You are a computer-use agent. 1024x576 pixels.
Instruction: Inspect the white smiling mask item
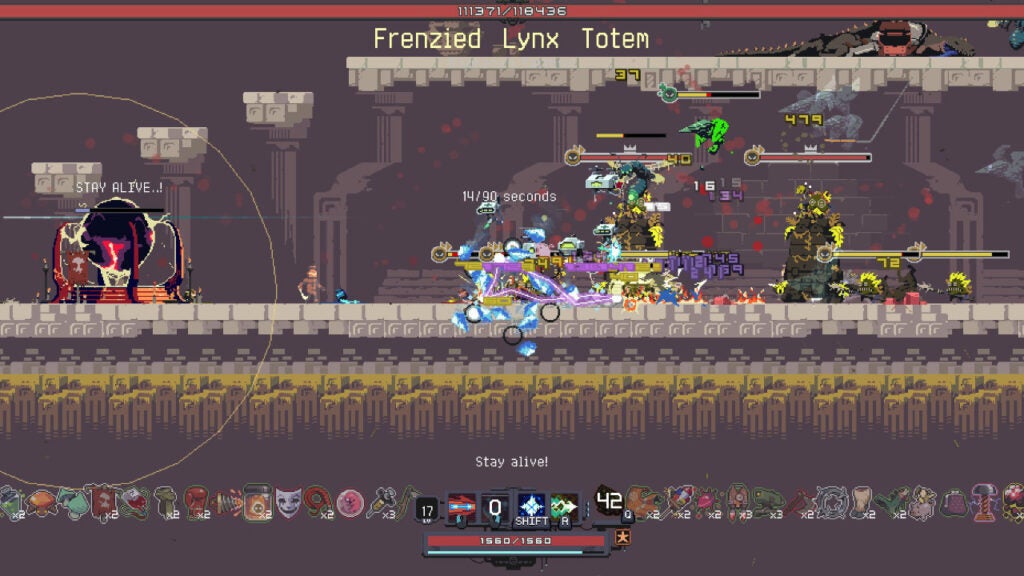pos(288,500)
